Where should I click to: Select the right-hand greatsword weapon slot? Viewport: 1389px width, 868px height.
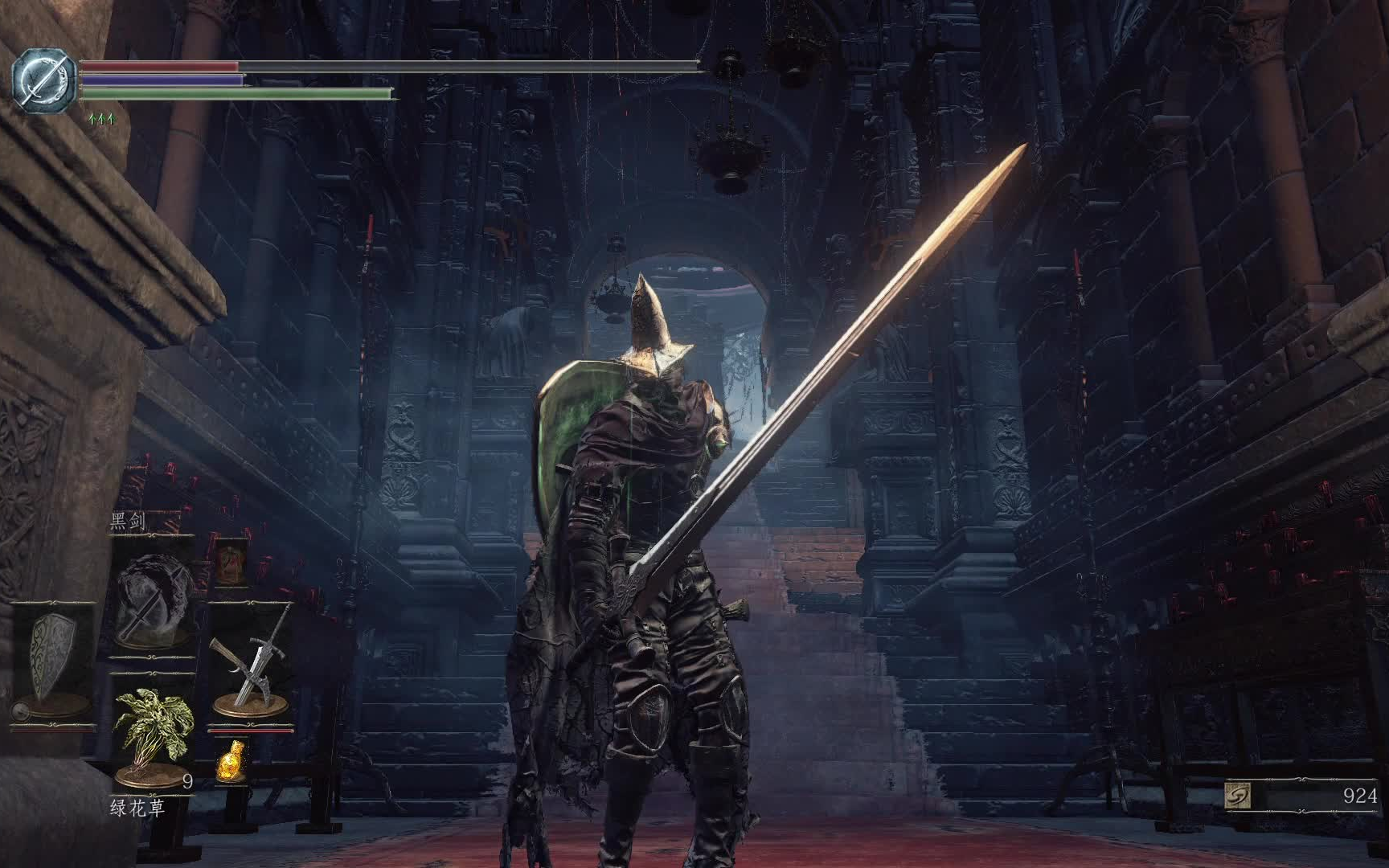(251, 661)
